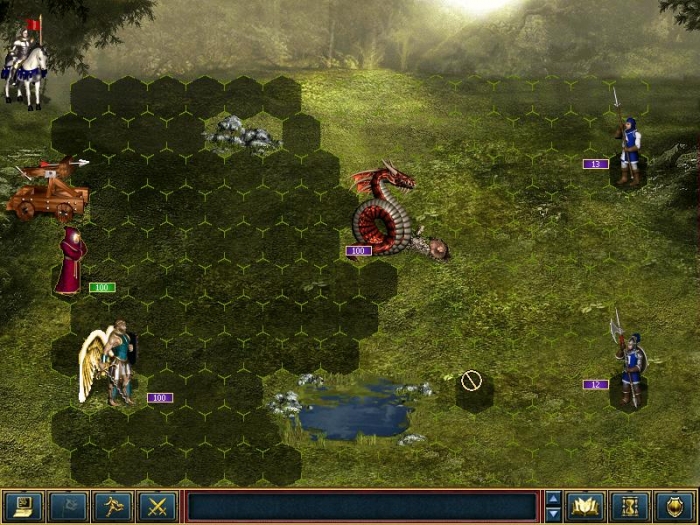The height and width of the screenshot is (525, 700).
Task: Click the surrender flag button
Action: (x=68, y=506)
